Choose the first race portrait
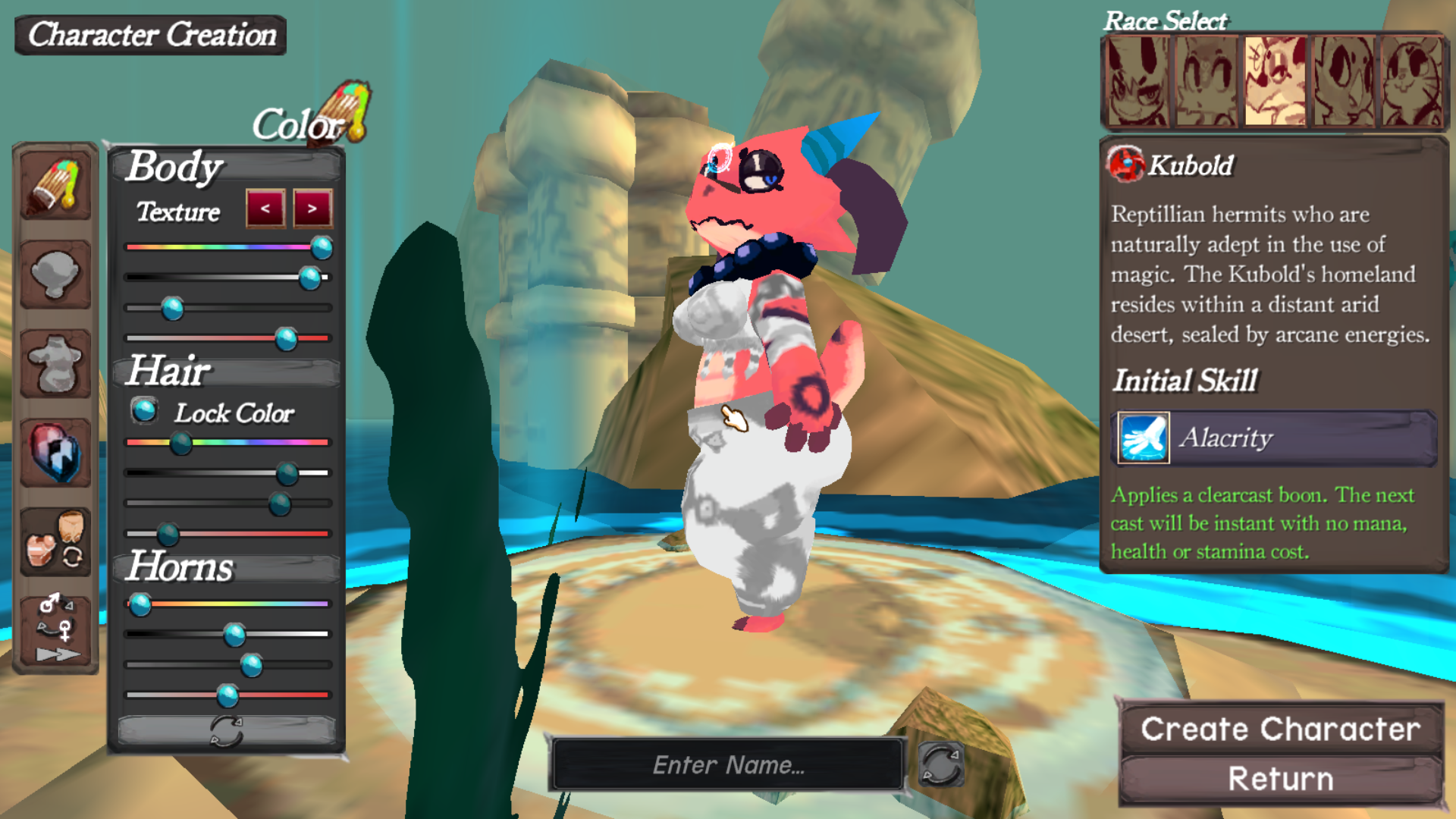Image resolution: width=1456 pixels, height=819 pixels. coord(1137,81)
